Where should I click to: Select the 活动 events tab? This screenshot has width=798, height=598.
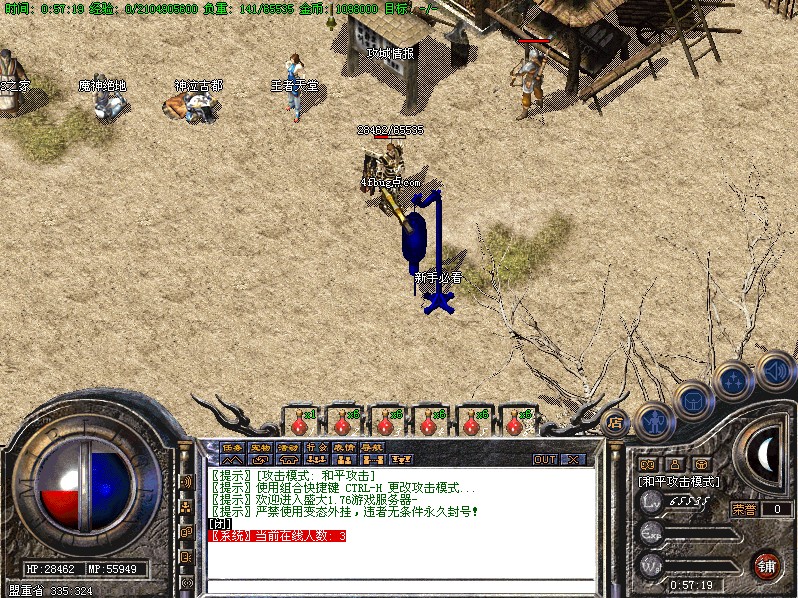pyautogui.click(x=288, y=447)
